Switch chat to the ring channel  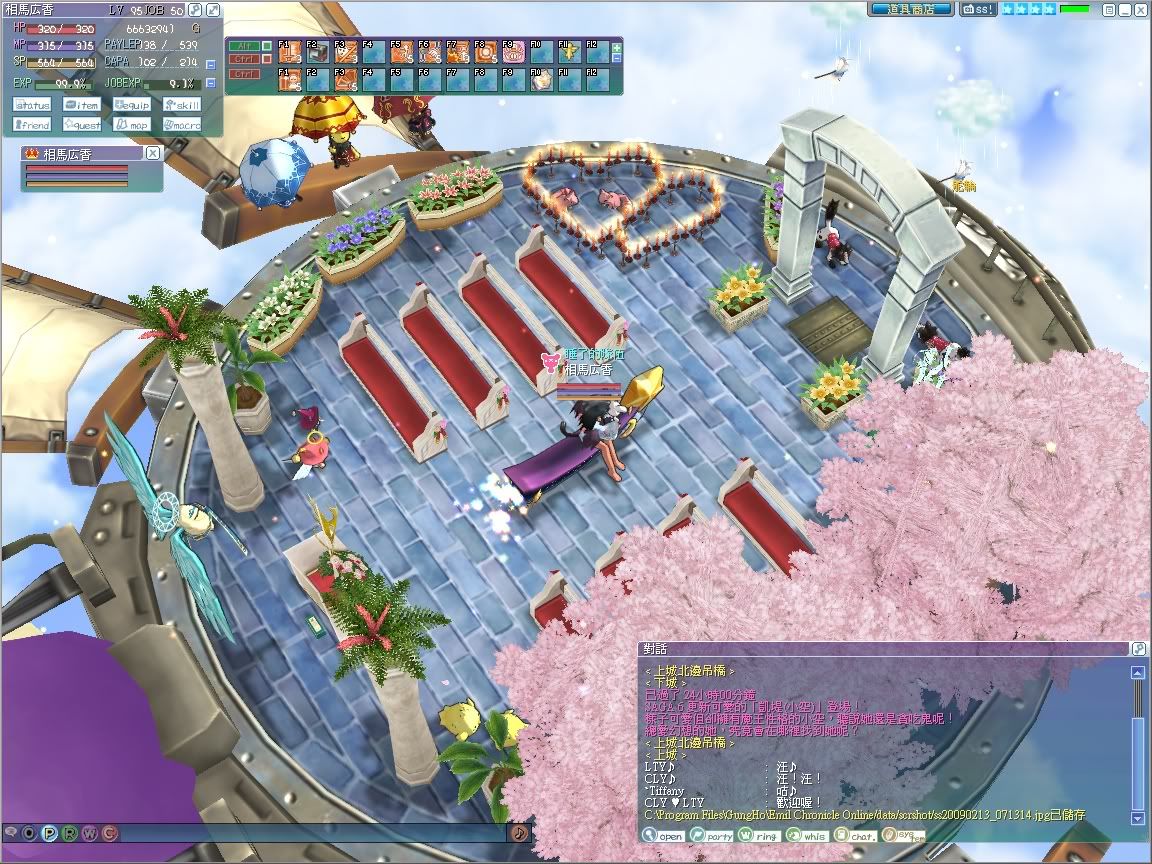pos(761,836)
